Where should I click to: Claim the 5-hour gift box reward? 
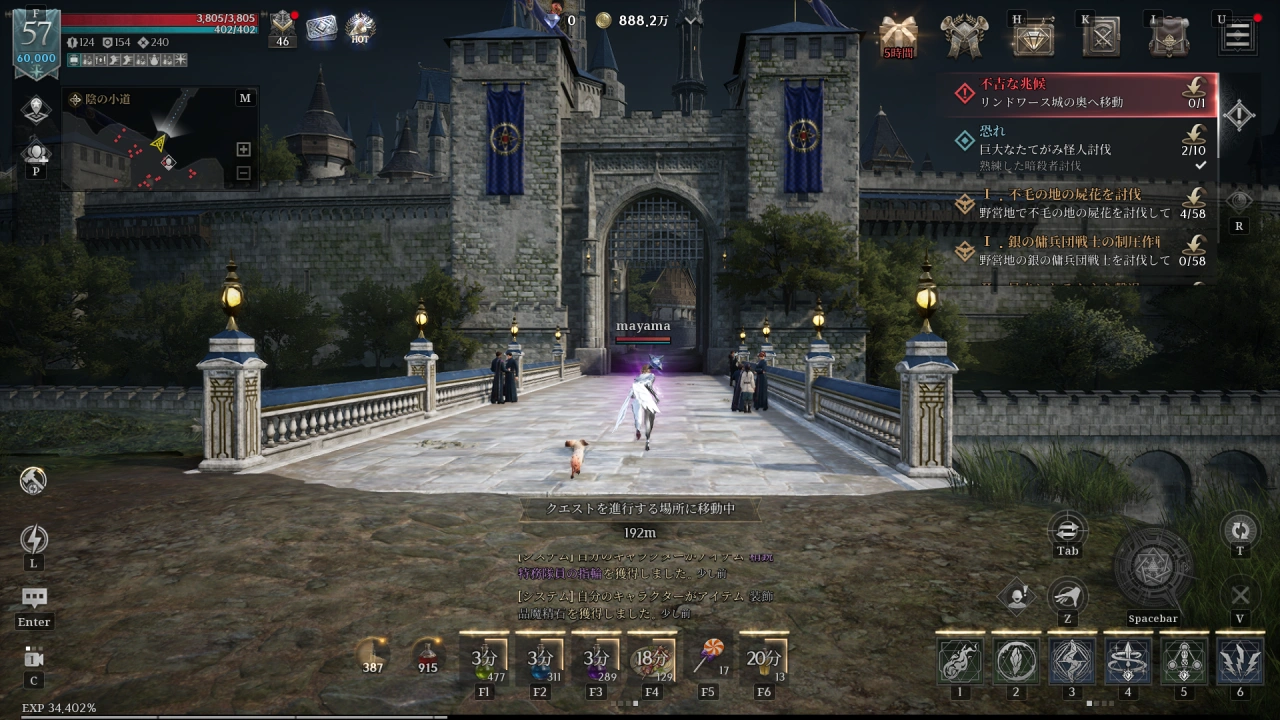898,36
